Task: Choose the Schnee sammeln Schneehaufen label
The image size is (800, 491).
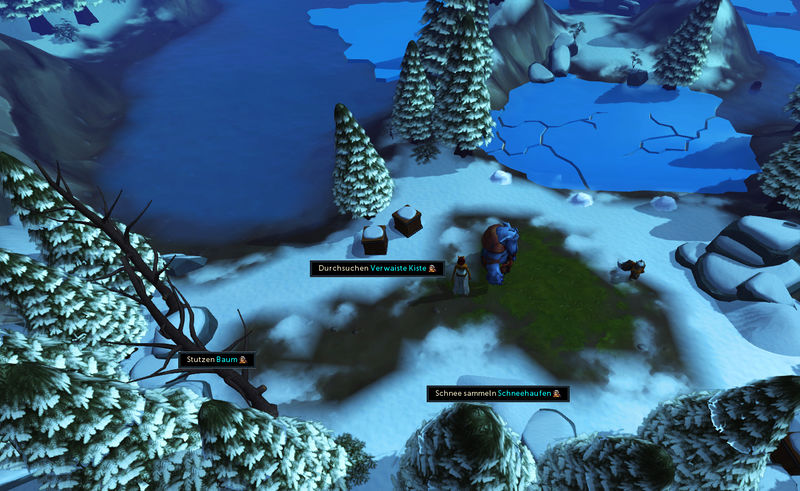Action: click(x=498, y=394)
